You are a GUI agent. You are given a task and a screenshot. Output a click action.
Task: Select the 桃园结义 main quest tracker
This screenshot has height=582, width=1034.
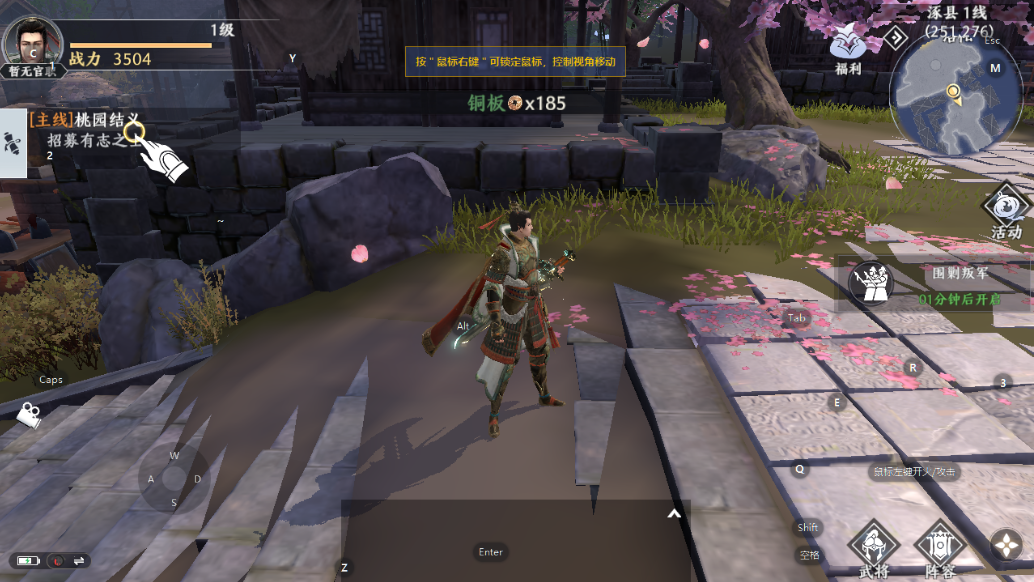(x=86, y=120)
